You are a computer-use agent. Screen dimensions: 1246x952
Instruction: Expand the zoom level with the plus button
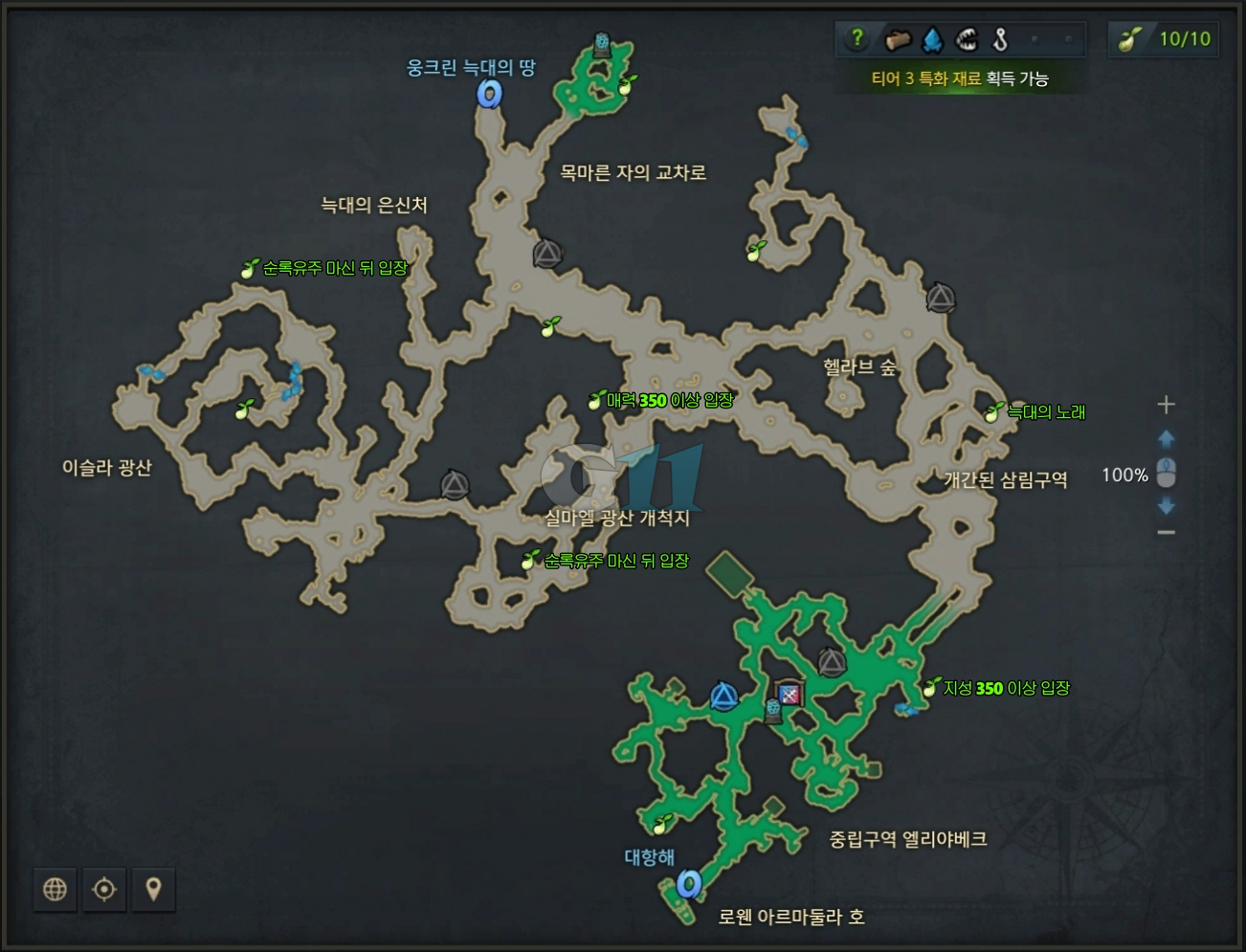click(x=1166, y=404)
